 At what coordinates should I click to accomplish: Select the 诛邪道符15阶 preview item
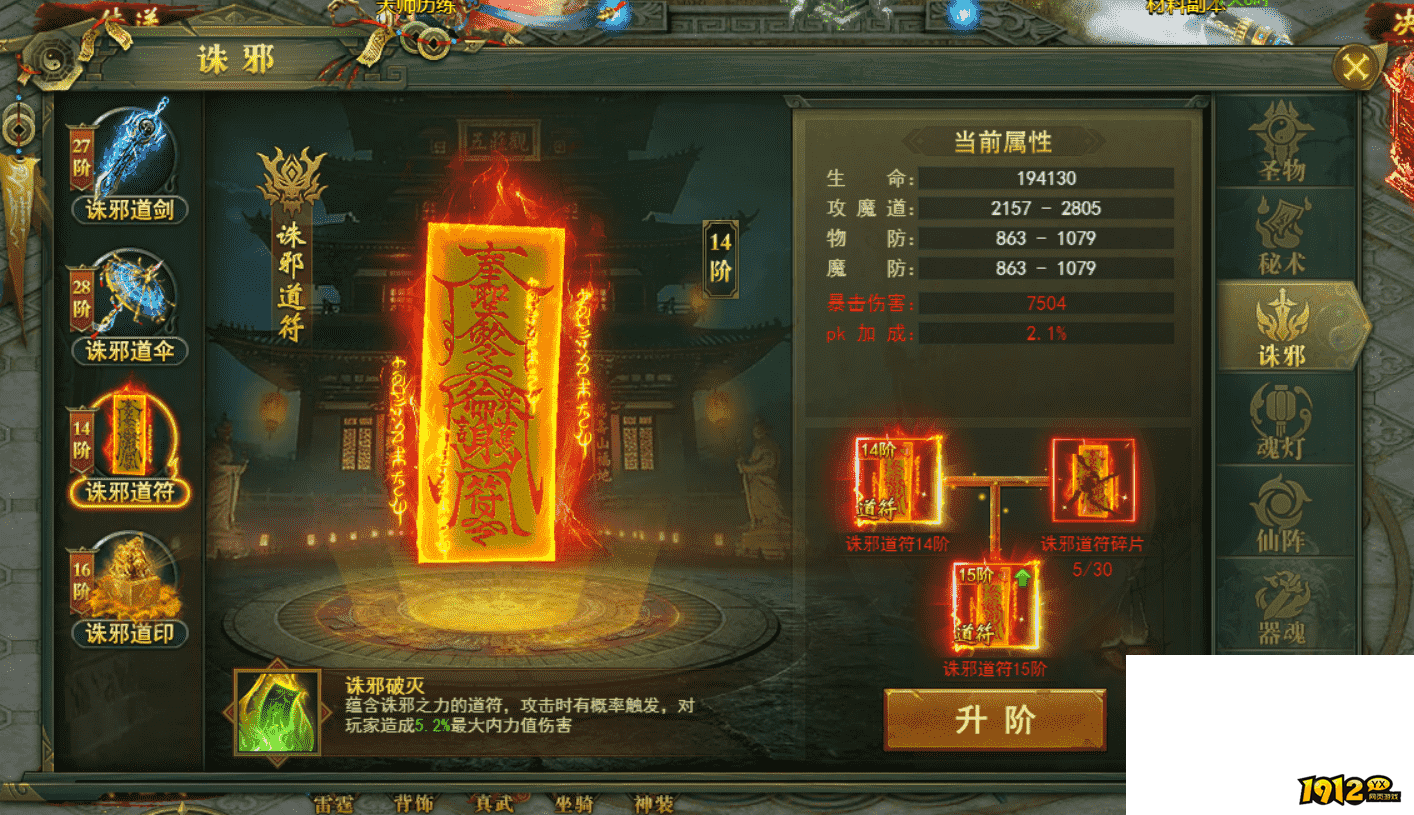coord(994,606)
